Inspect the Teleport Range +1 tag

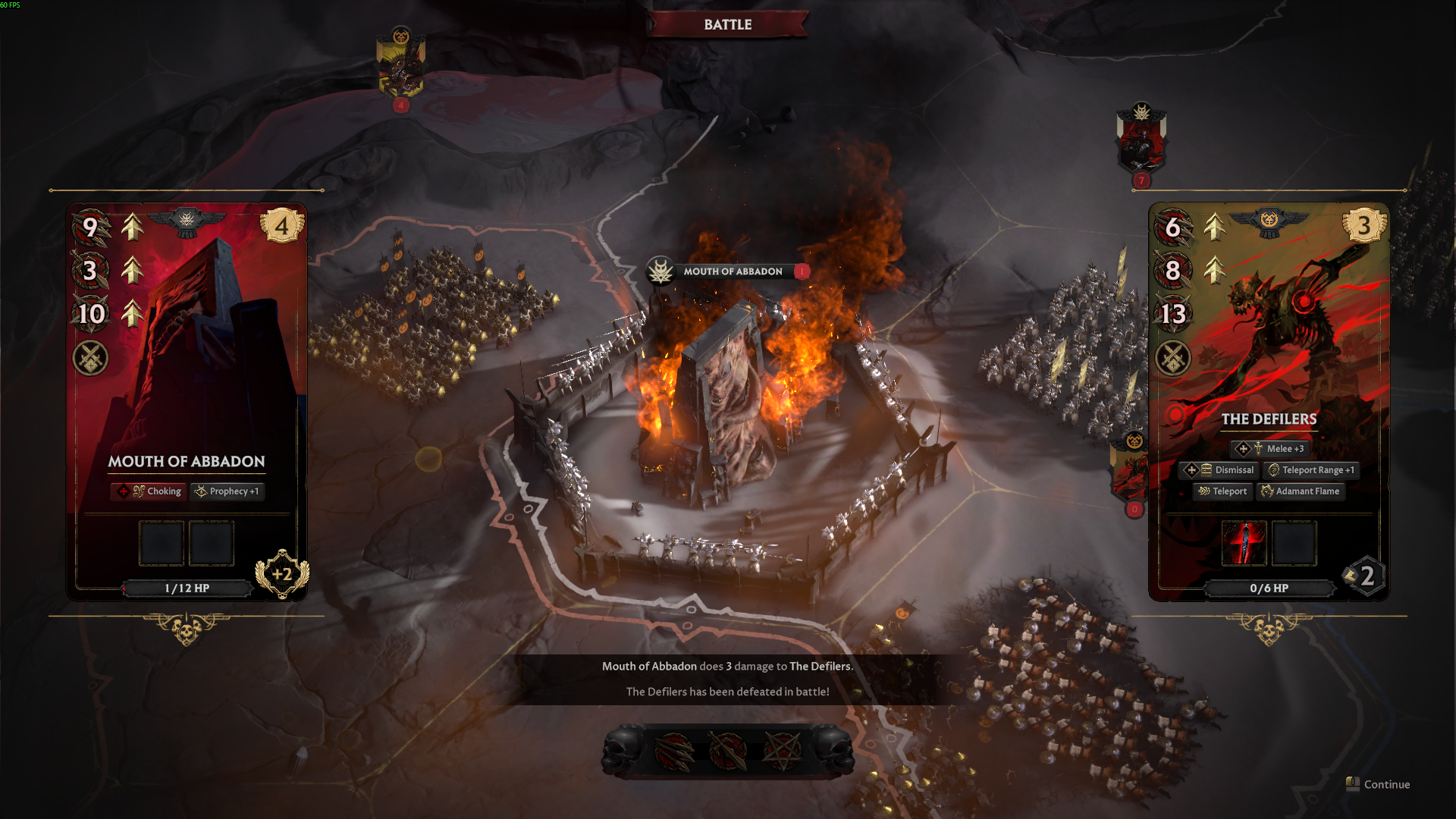(x=1311, y=470)
